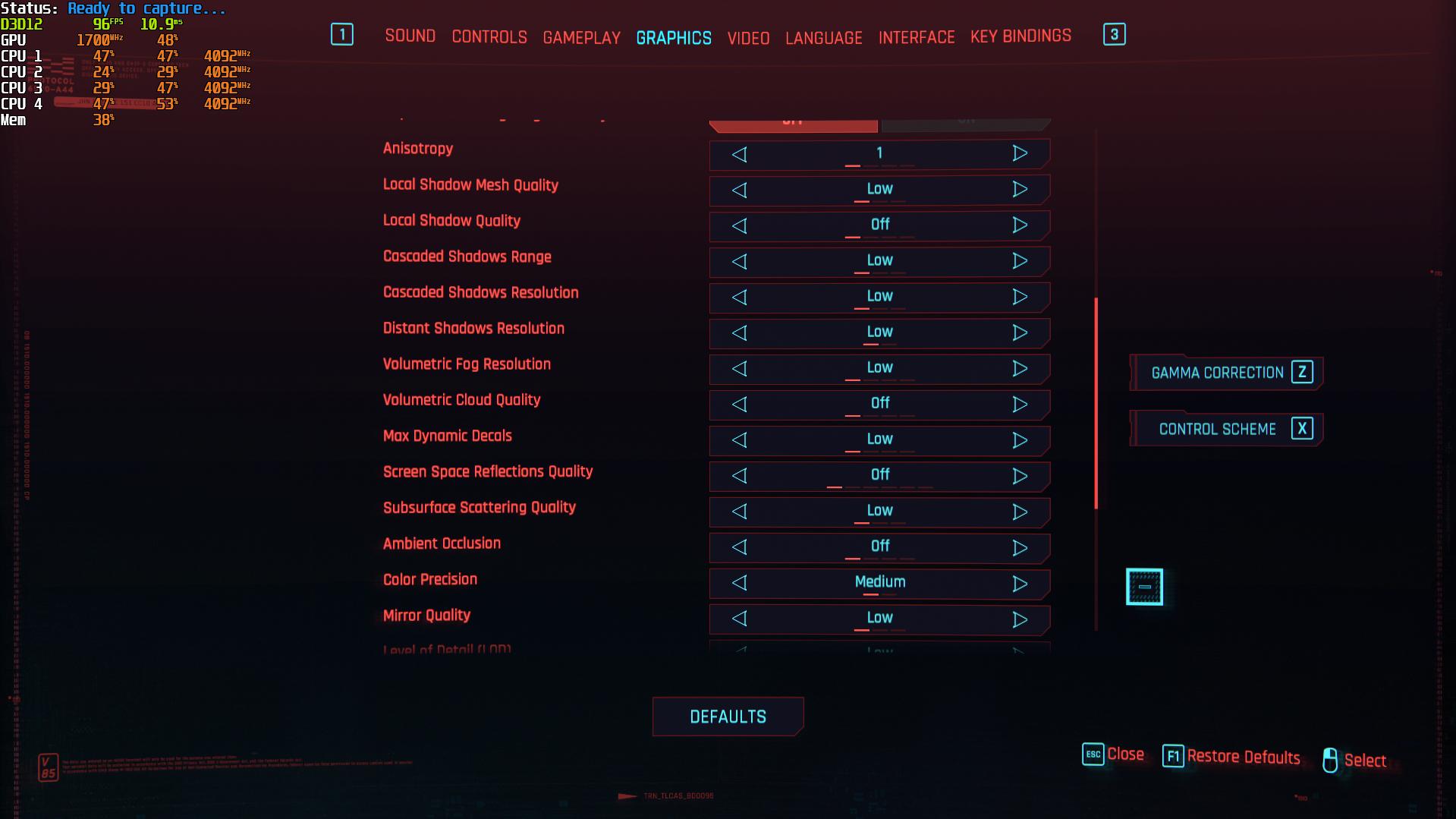Enable Ambient Occlusion using right arrow
This screenshot has width=1456, height=819.
tap(1020, 547)
